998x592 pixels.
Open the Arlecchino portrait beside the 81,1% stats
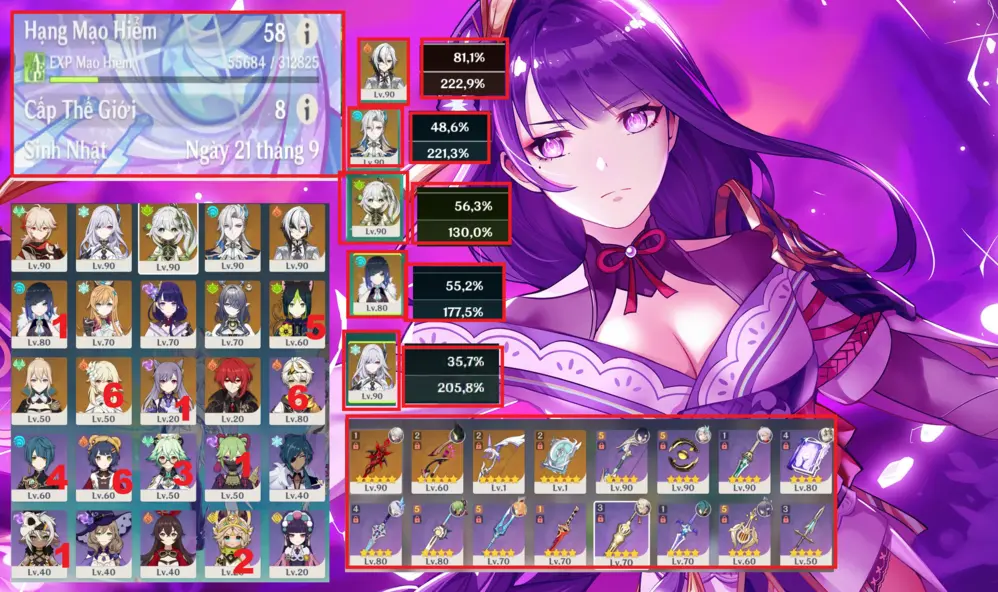coord(384,70)
